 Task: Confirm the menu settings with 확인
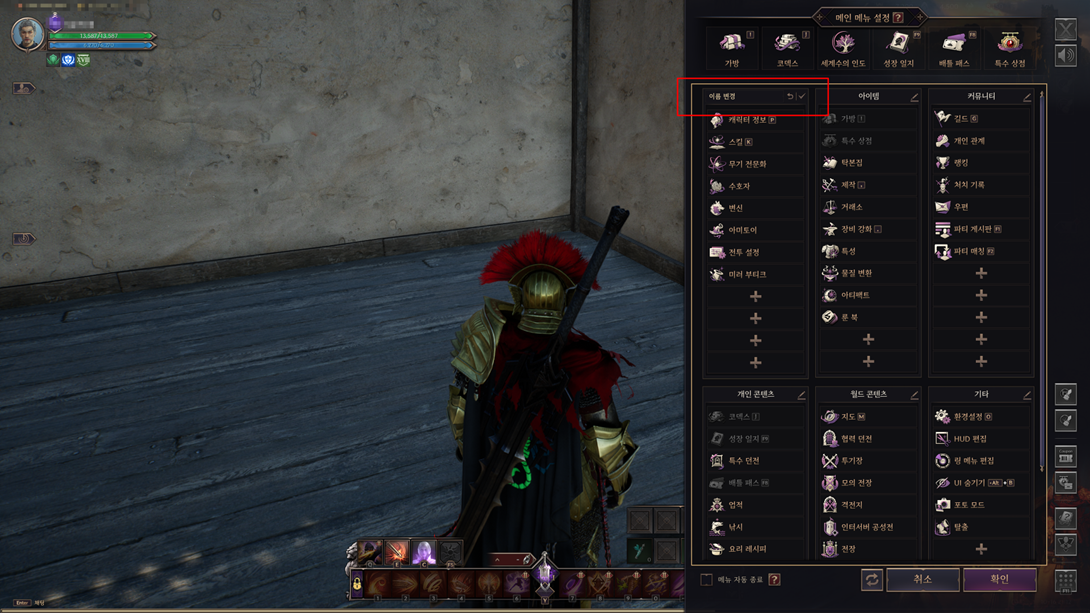coord(999,579)
